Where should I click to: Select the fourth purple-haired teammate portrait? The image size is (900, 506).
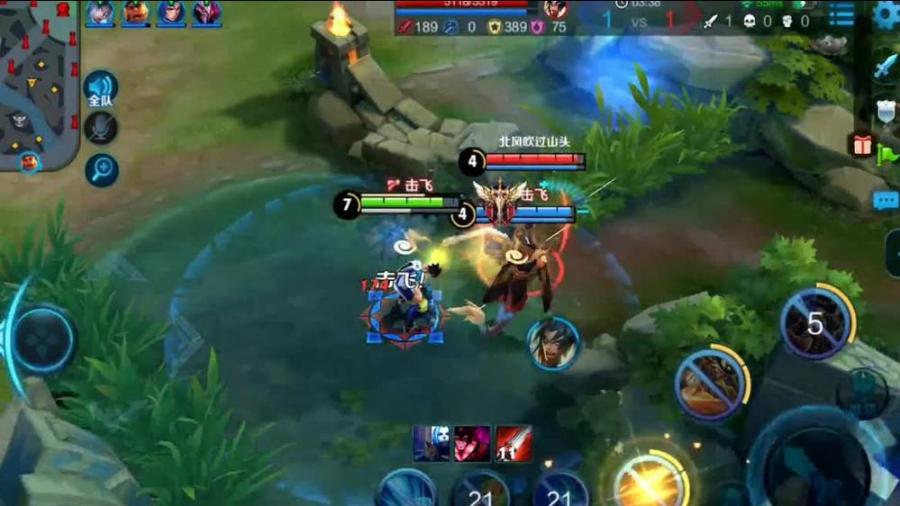tap(207, 13)
